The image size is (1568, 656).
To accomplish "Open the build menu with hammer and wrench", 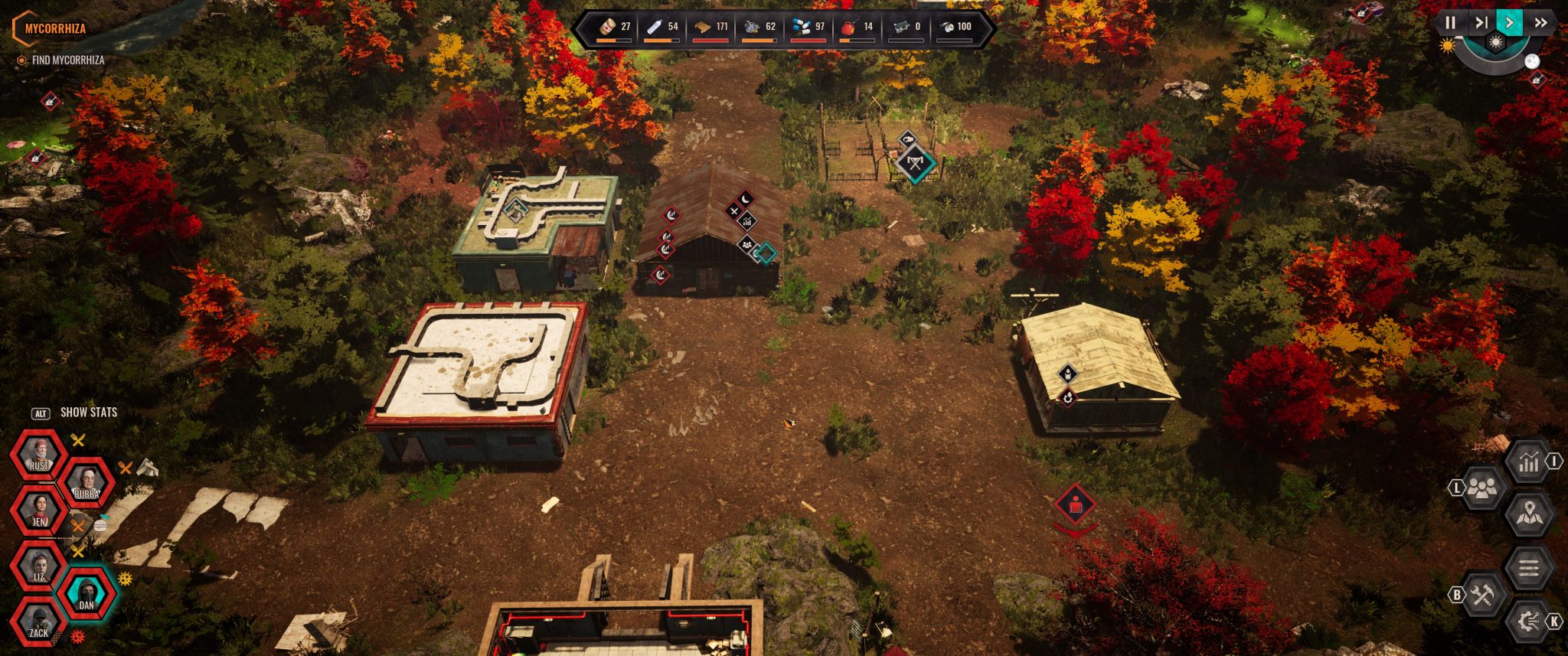I will pyautogui.click(x=1481, y=595).
